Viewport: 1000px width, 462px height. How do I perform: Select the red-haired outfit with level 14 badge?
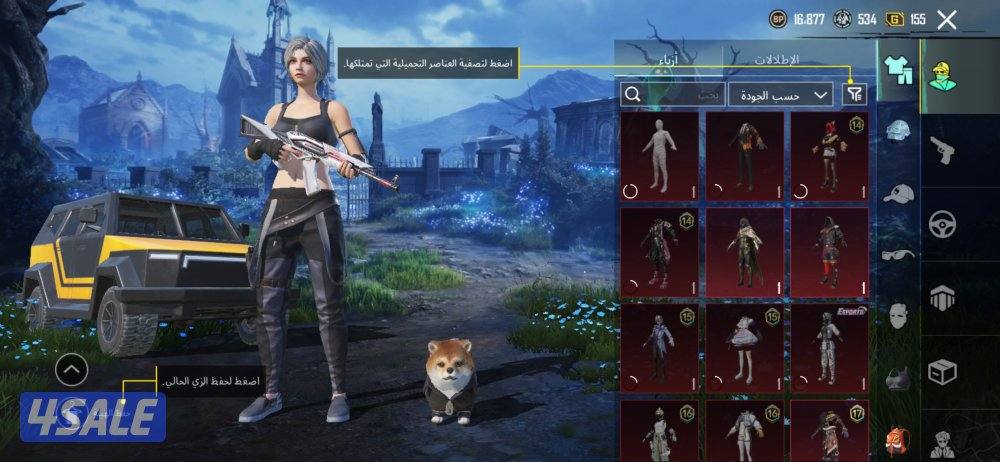click(x=830, y=155)
